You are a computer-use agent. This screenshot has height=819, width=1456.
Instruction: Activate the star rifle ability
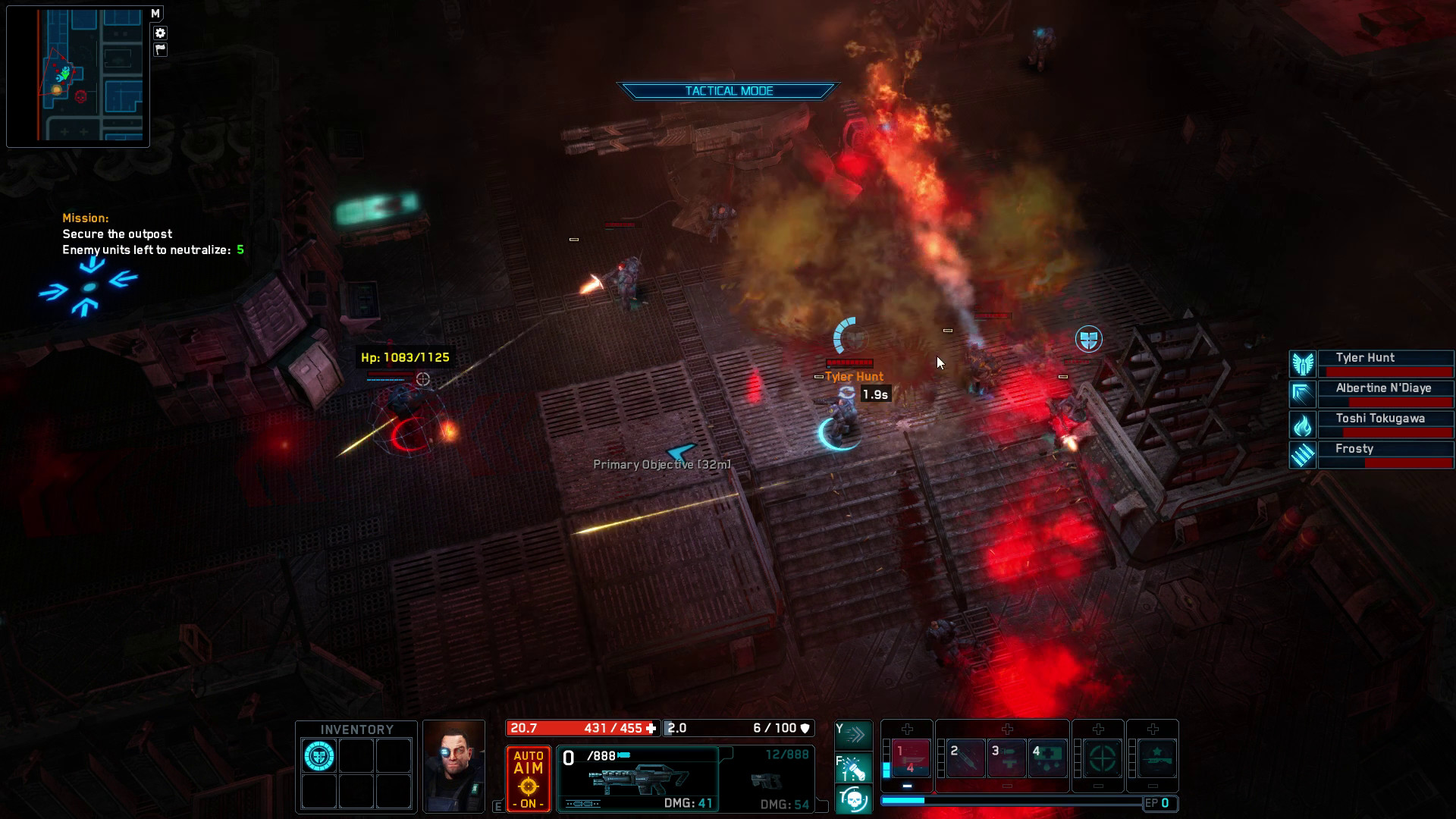[x=1156, y=758]
